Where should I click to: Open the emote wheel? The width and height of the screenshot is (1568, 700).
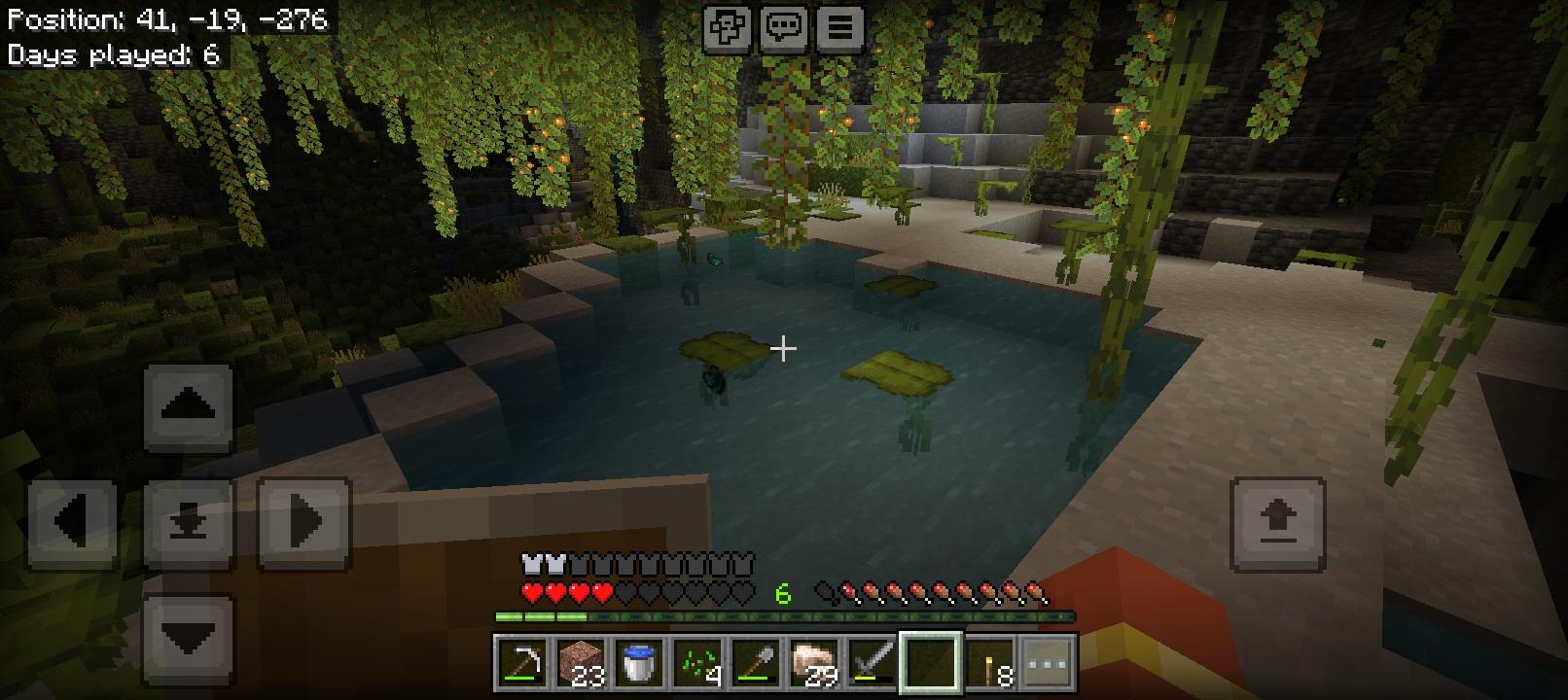[729, 27]
